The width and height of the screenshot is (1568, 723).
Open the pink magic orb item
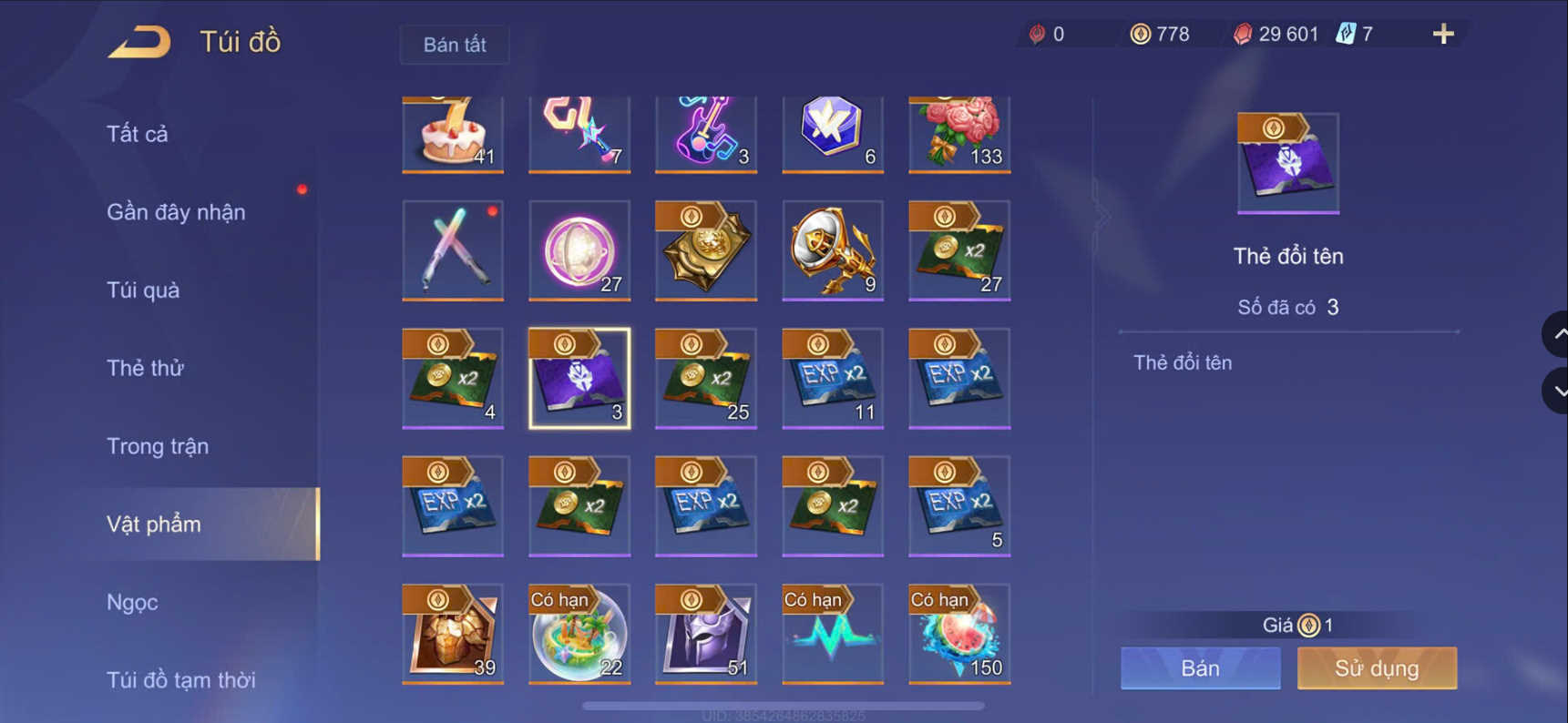pyautogui.click(x=579, y=250)
